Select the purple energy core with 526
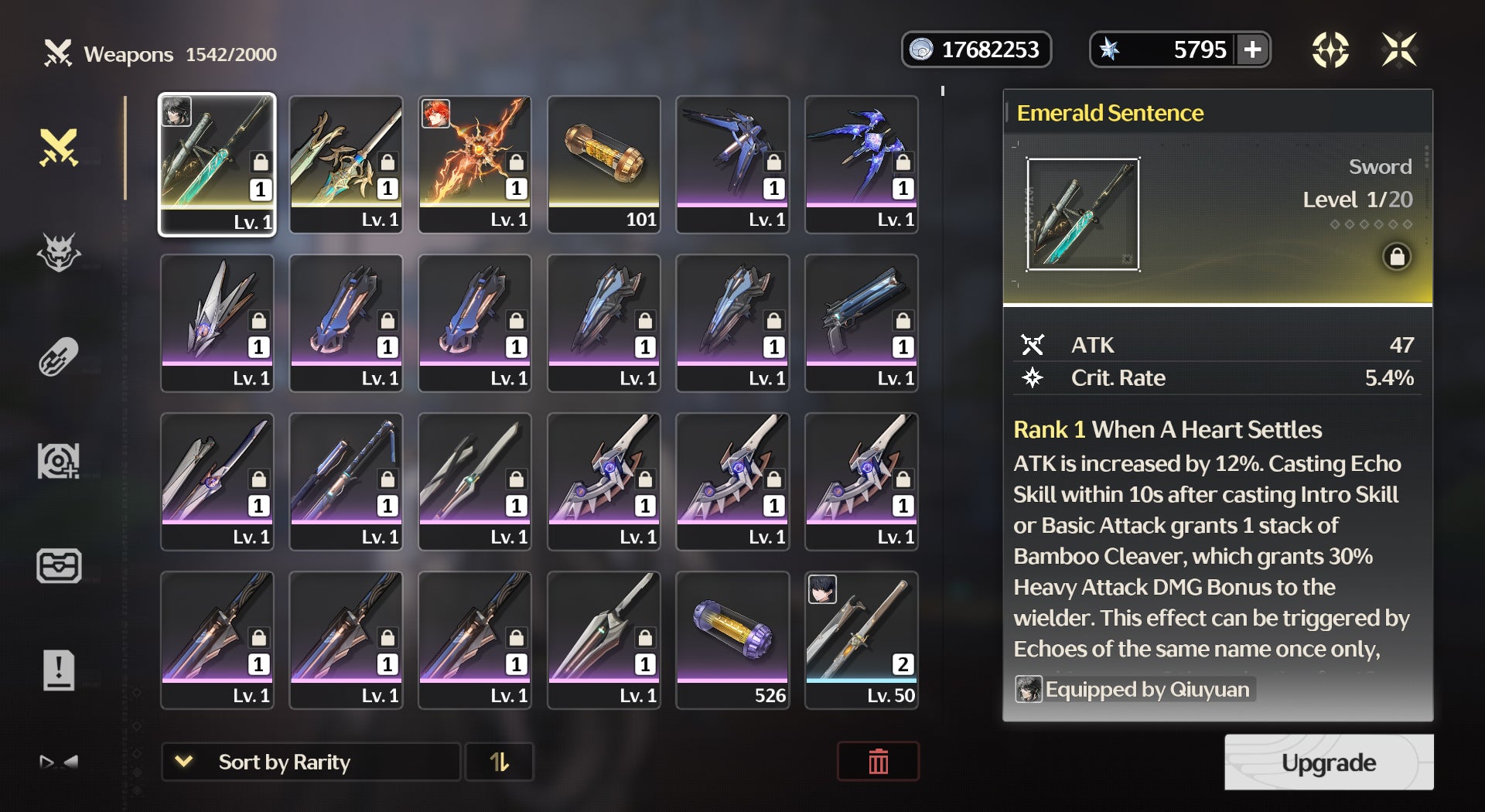The height and width of the screenshot is (812, 1485). [x=732, y=639]
